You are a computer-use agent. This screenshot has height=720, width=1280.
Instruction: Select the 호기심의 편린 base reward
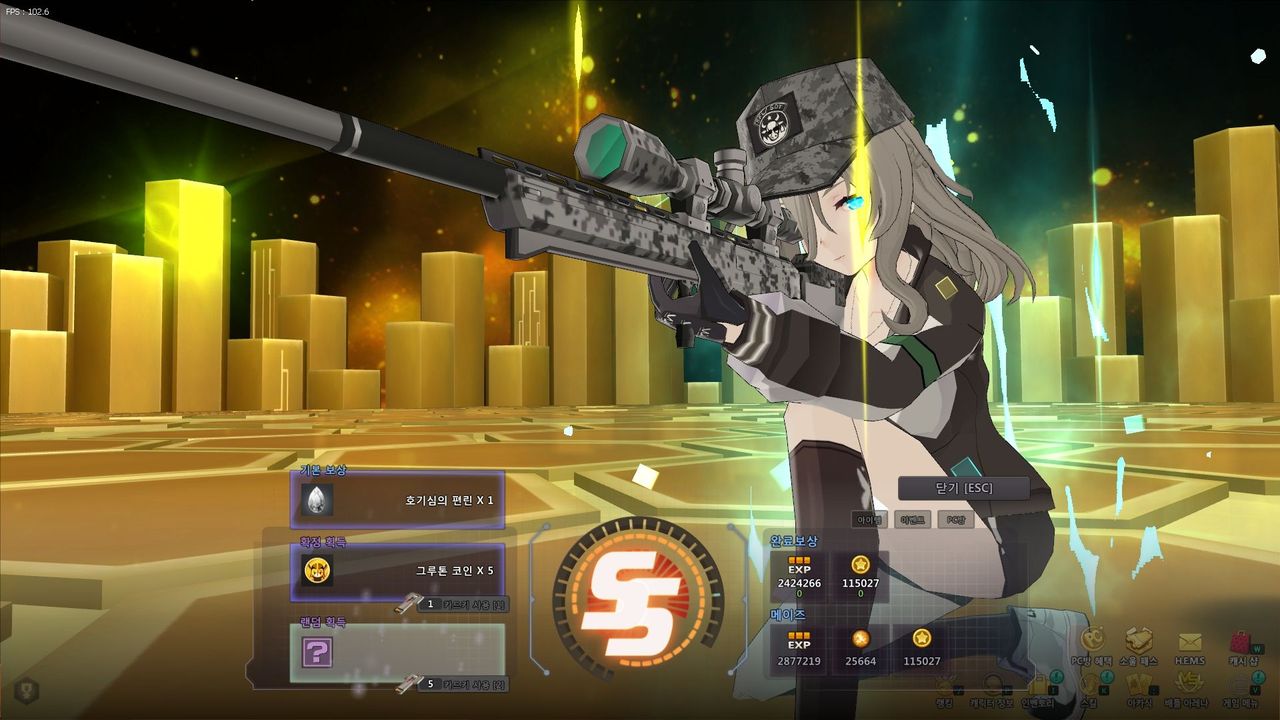[x=397, y=499]
